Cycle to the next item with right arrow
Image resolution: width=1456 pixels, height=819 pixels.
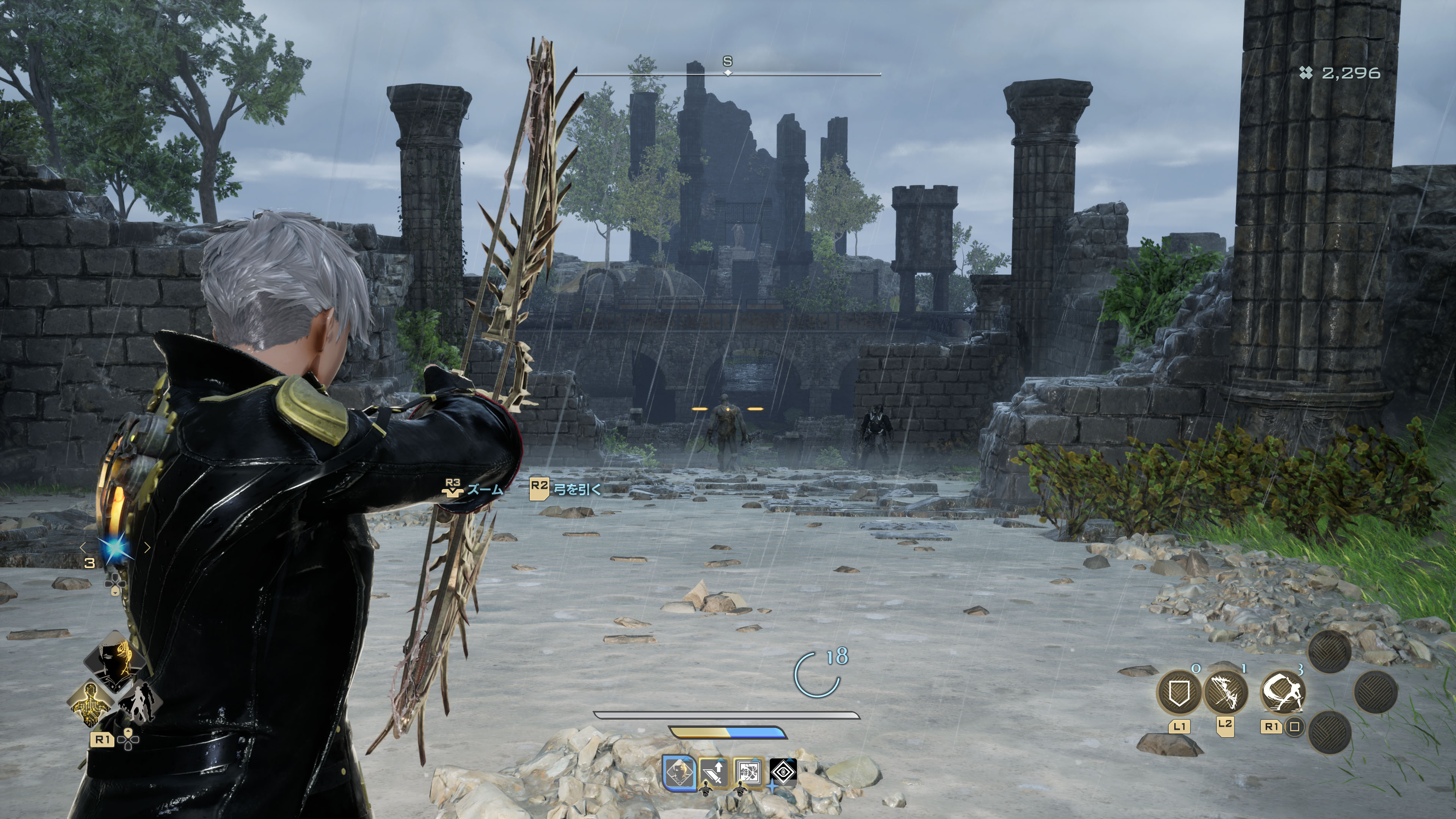[x=147, y=547]
